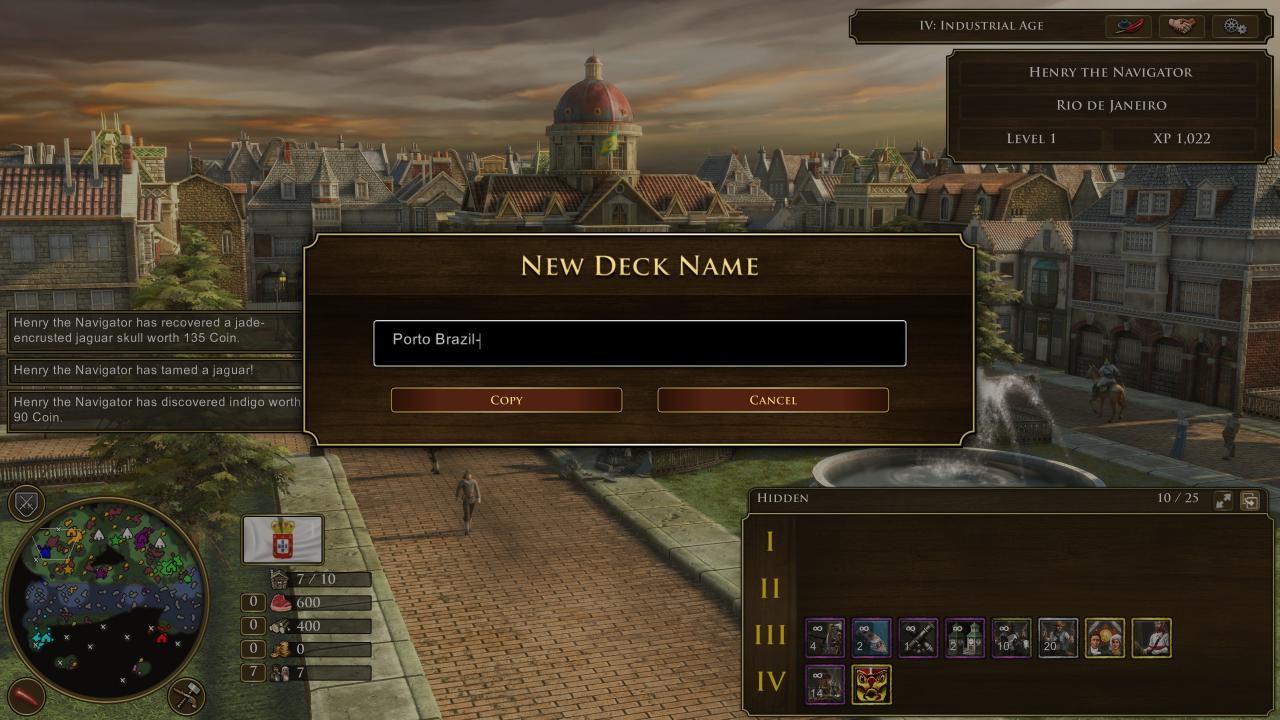Click the crossed swords shield button

[26, 503]
